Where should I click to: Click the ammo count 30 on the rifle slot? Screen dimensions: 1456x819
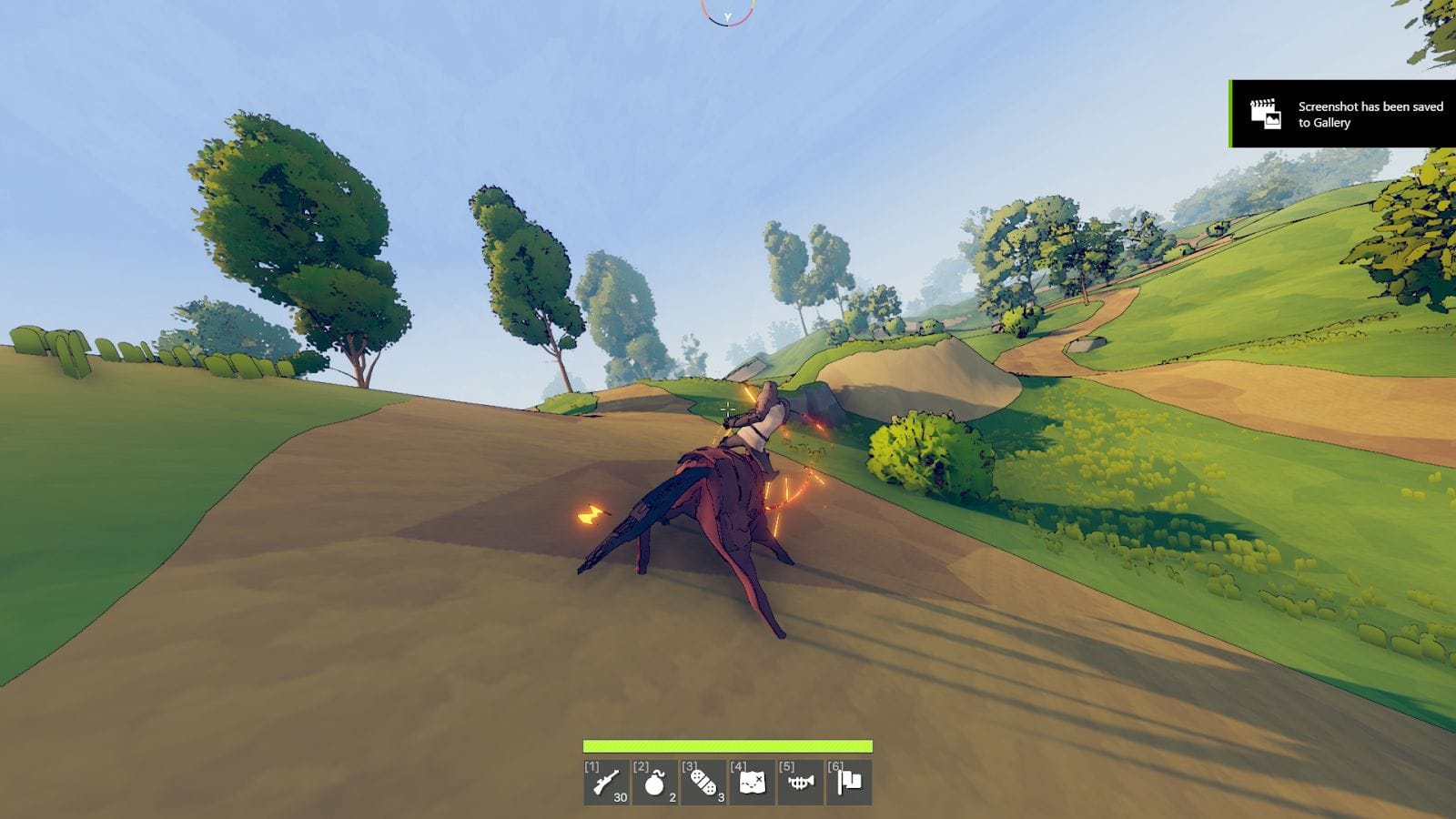tap(622, 798)
